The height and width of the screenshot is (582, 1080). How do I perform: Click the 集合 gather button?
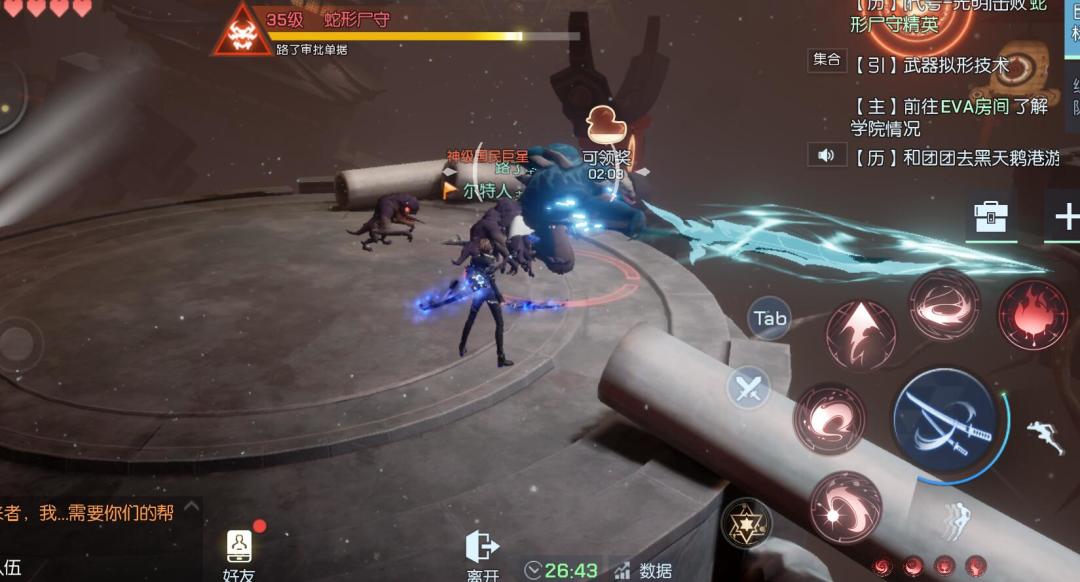(827, 60)
